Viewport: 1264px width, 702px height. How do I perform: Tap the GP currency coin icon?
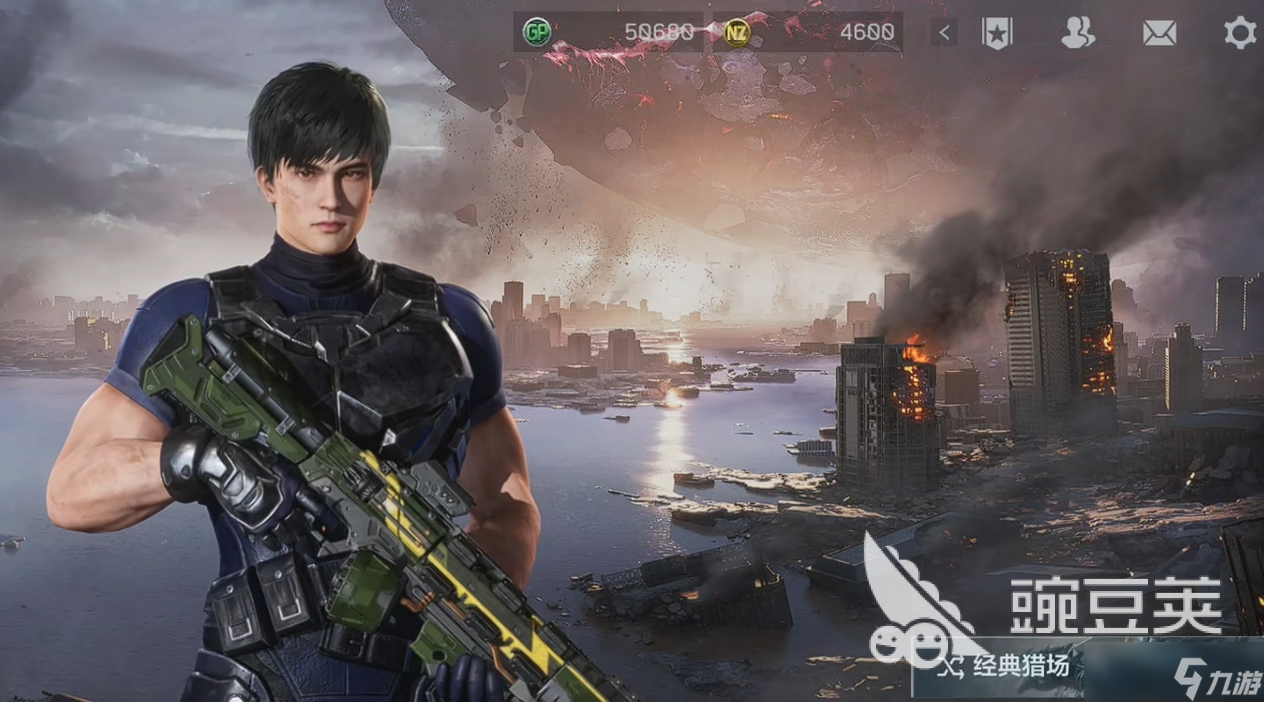[537, 33]
